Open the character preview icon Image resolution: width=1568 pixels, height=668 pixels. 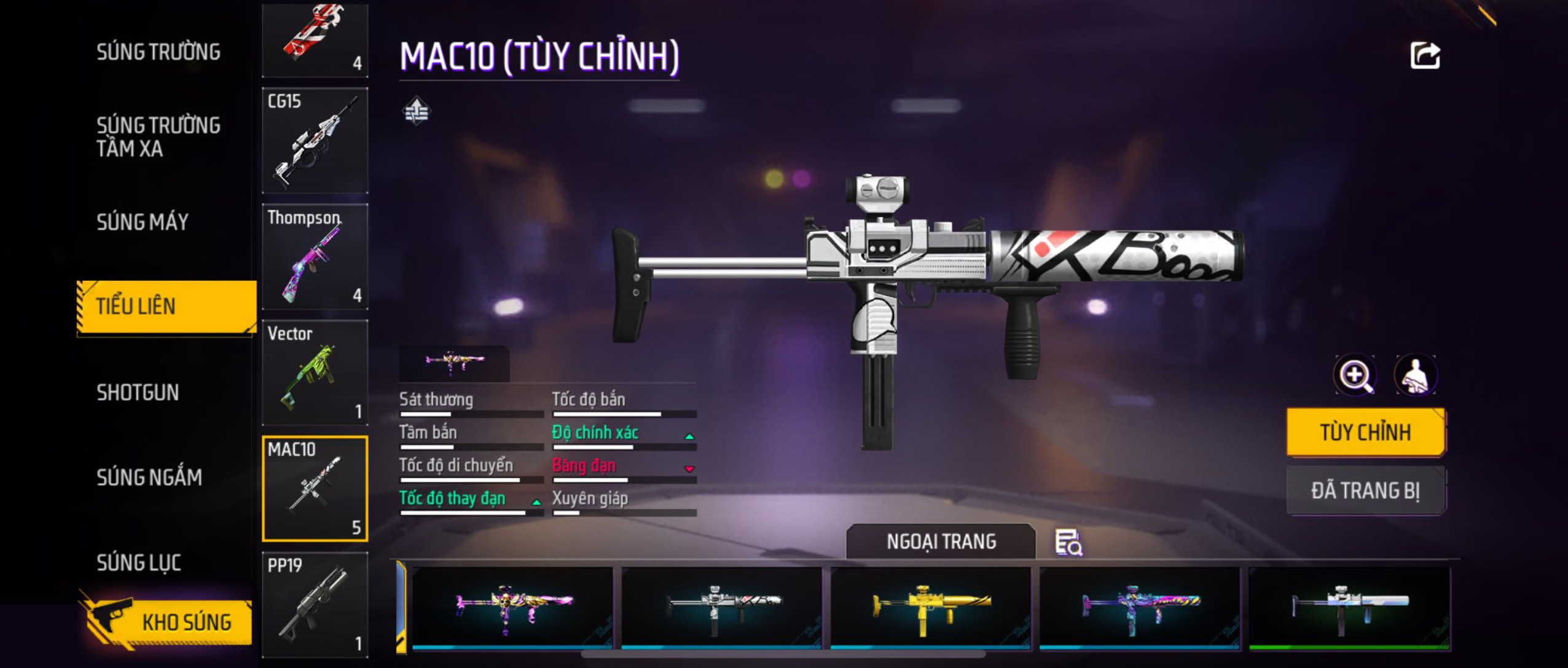tap(1416, 375)
